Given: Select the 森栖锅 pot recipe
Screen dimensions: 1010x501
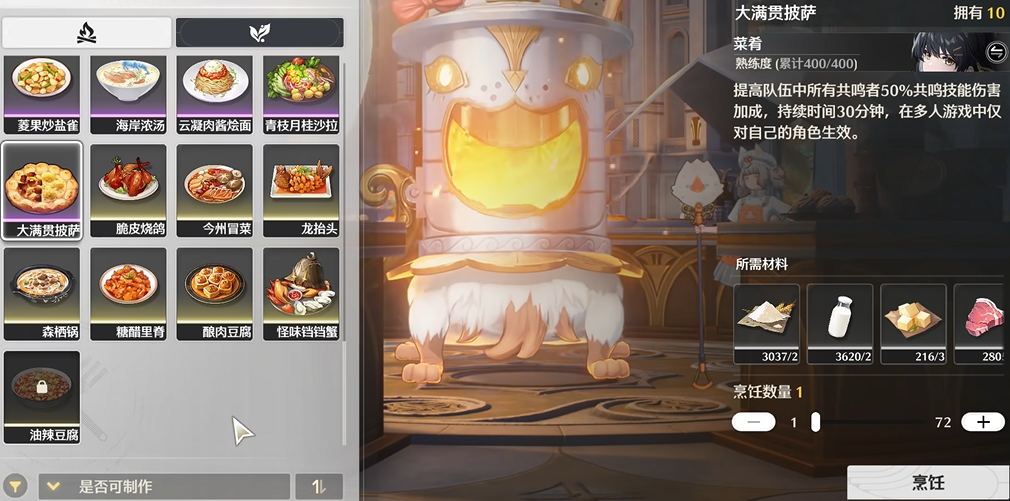Looking at the screenshot, I should tap(42, 293).
